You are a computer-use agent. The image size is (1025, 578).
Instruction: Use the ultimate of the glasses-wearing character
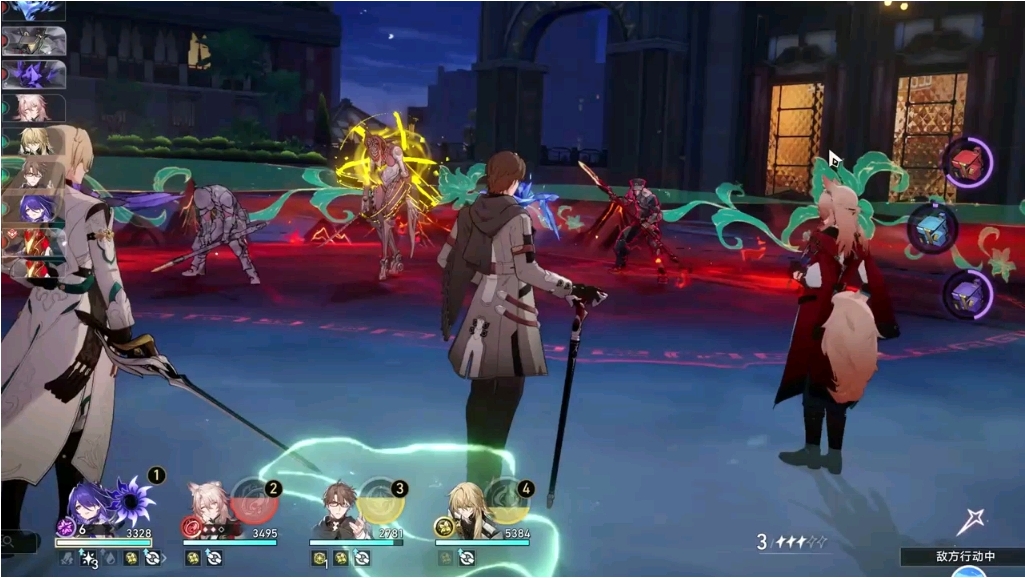381,498
